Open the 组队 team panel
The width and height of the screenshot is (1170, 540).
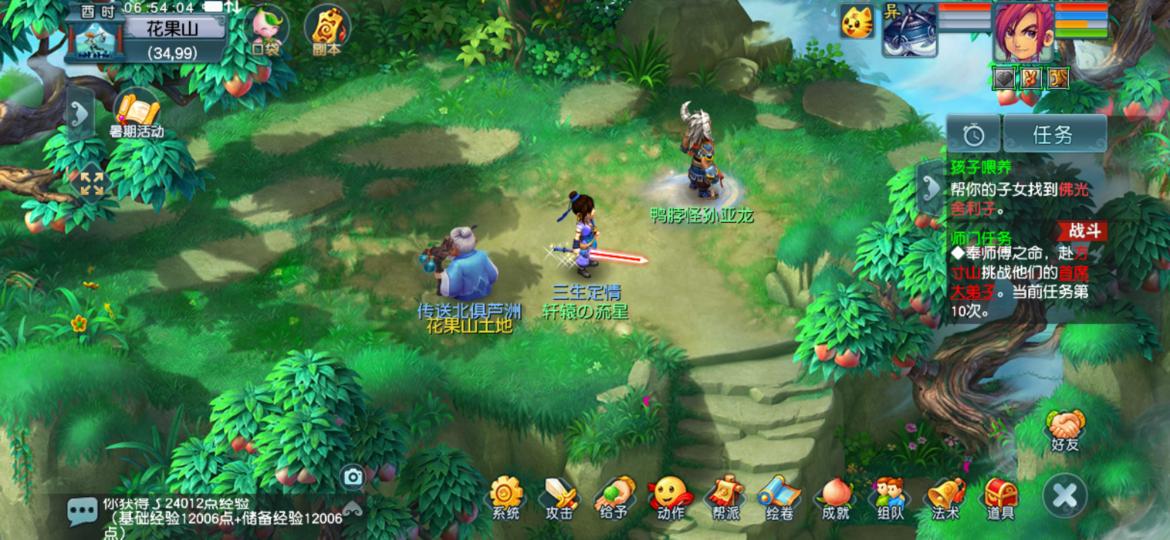(889, 495)
